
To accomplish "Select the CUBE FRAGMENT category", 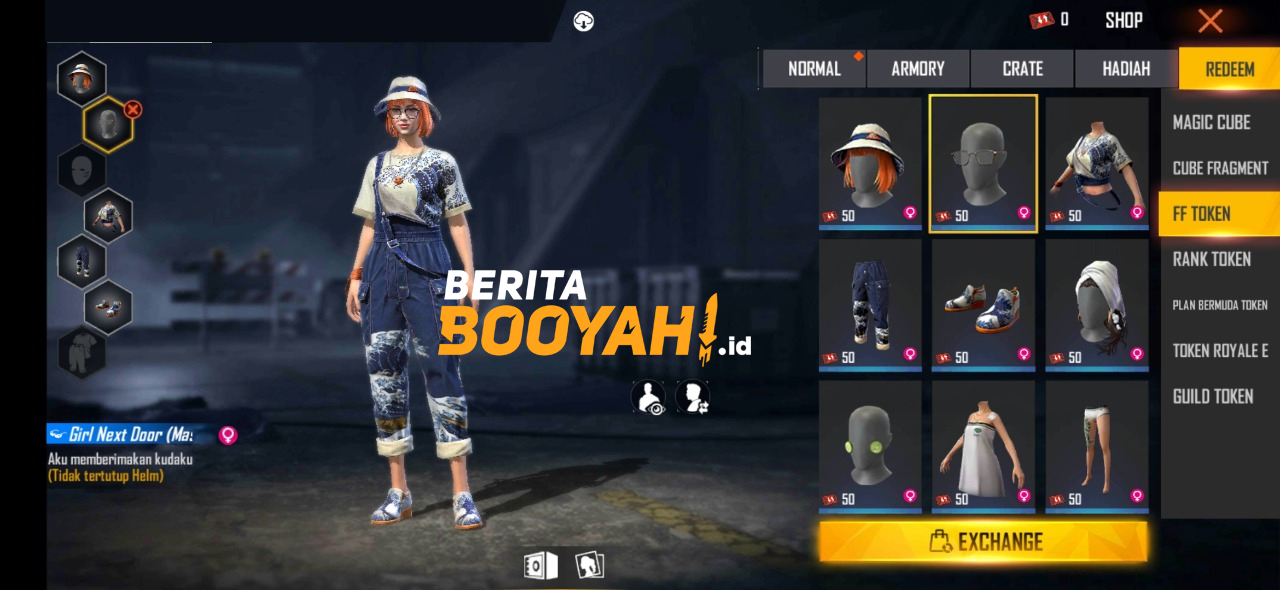I will click(x=1220, y=168).
